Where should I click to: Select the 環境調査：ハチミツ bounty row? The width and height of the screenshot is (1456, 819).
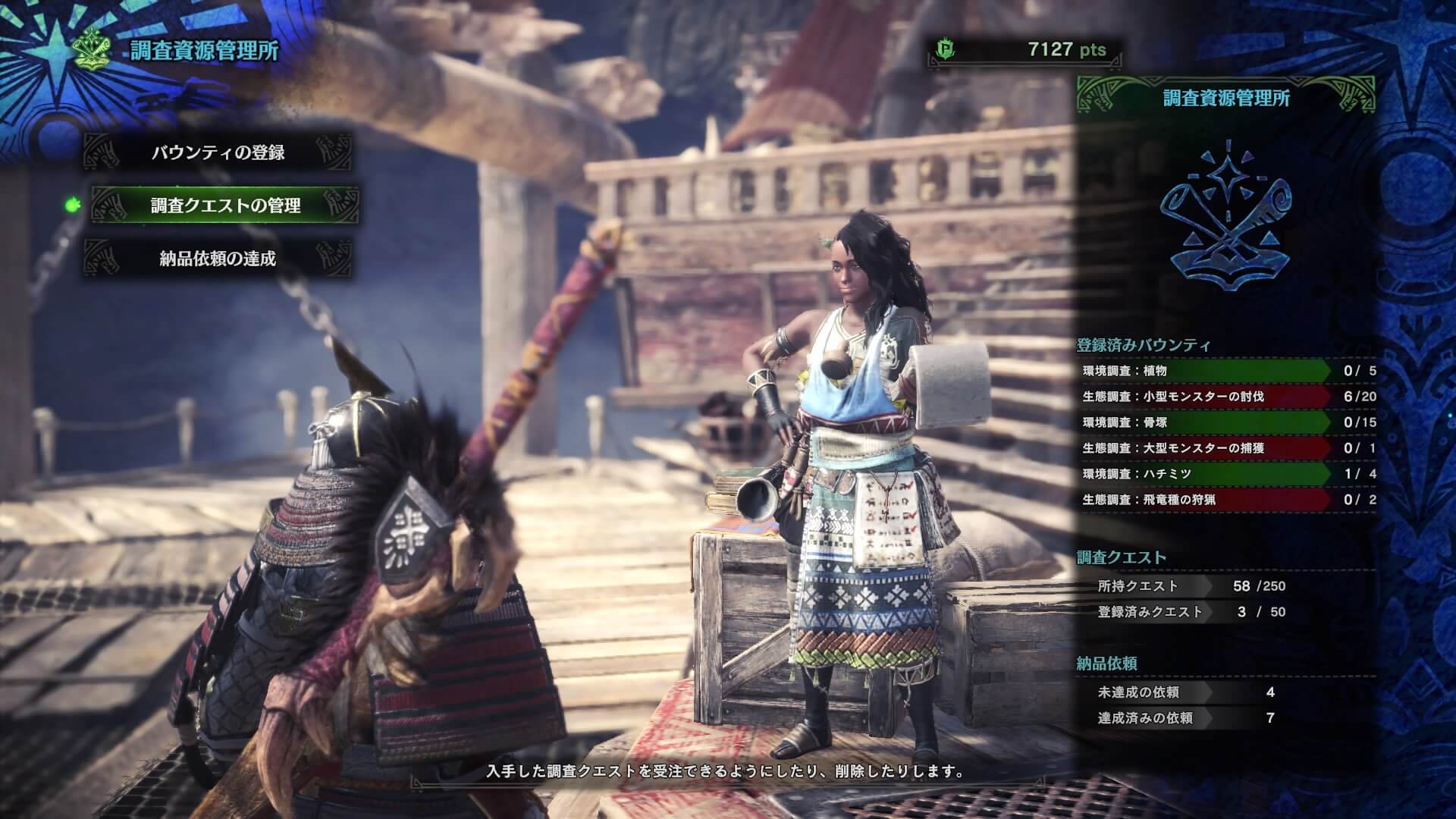click(1206, 474)
